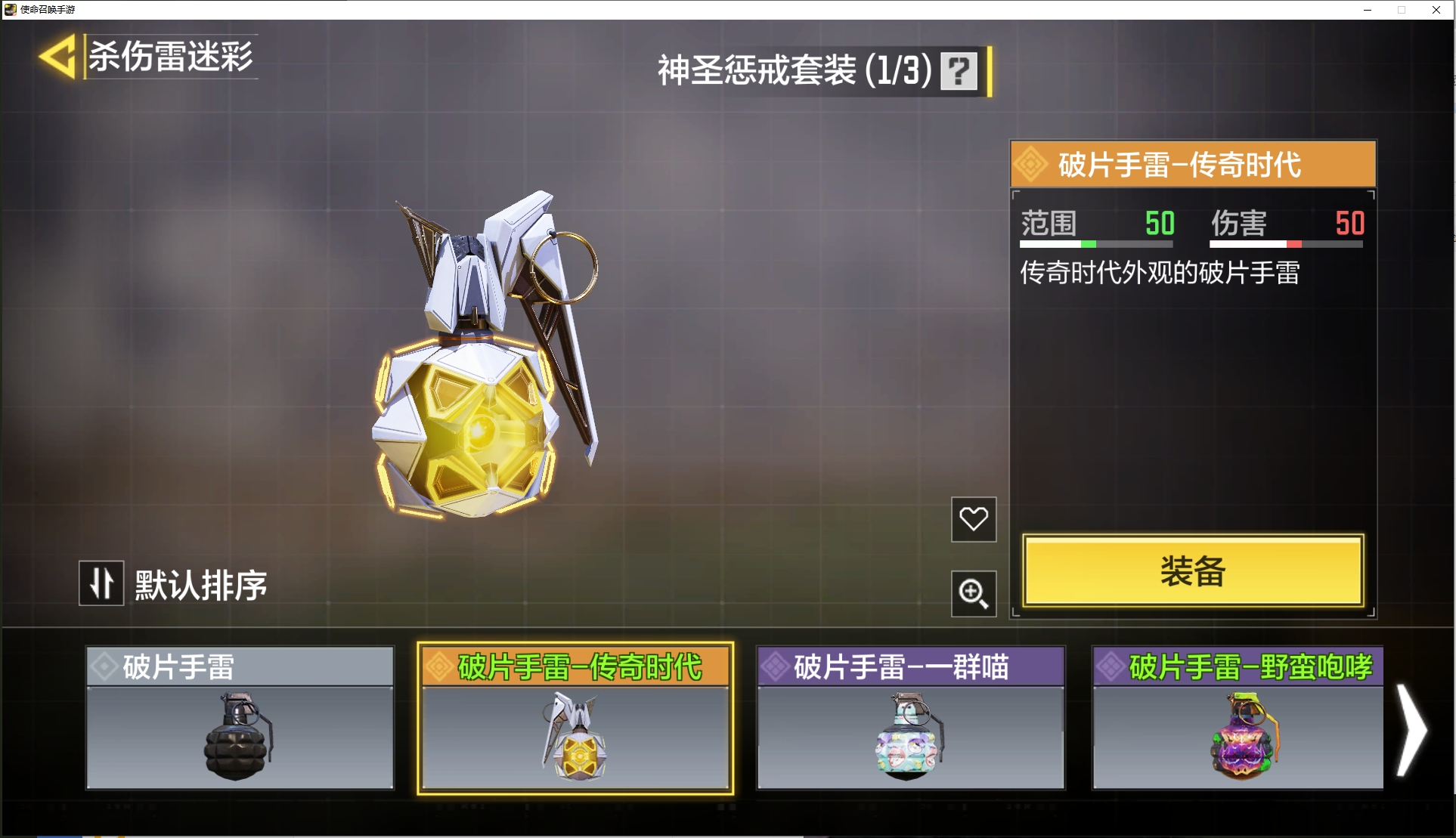Select the default 破片手雷 grenade card

point(240,718)
